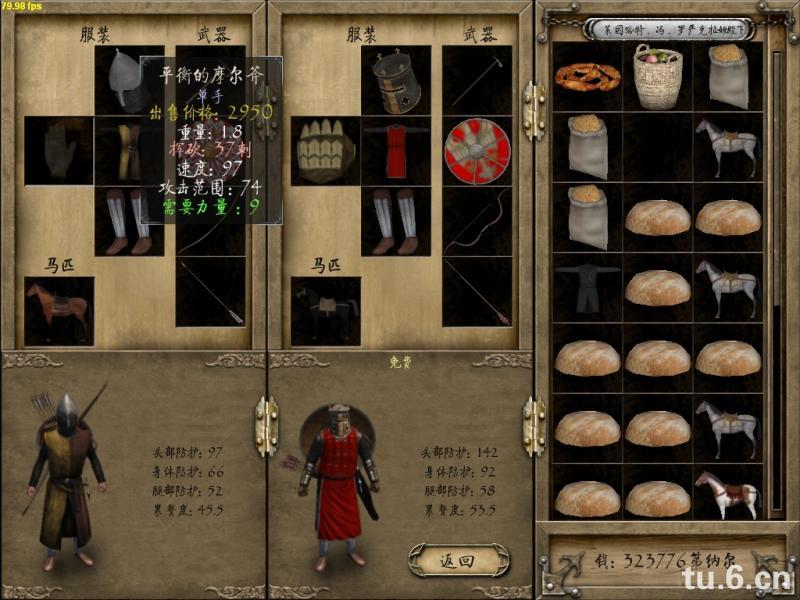This screenshot has width=800, height=600.
Task: Select the sausages in the inventory
Action: pos(588,76)
